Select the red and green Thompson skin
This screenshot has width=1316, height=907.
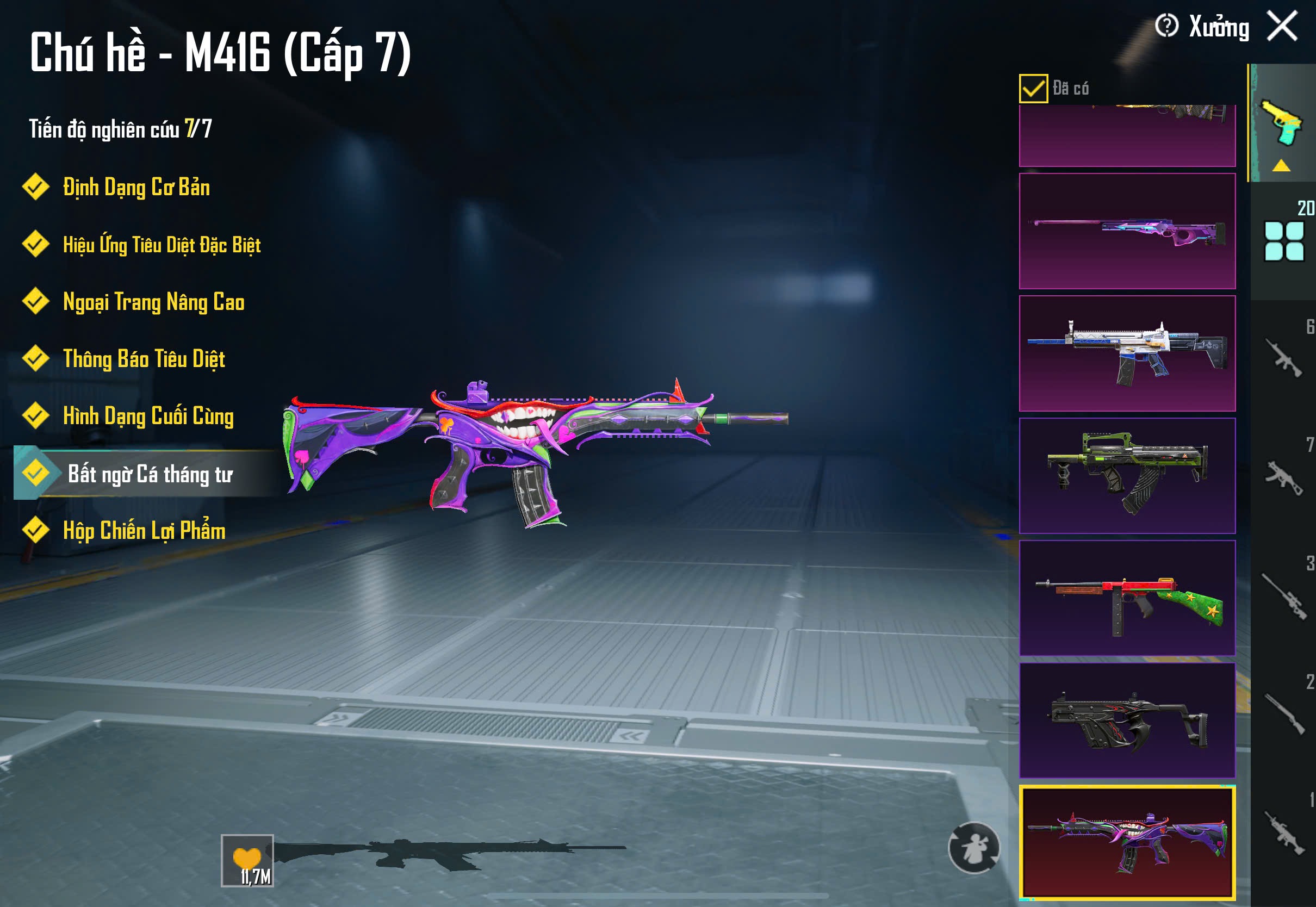tap(1127, 598)
